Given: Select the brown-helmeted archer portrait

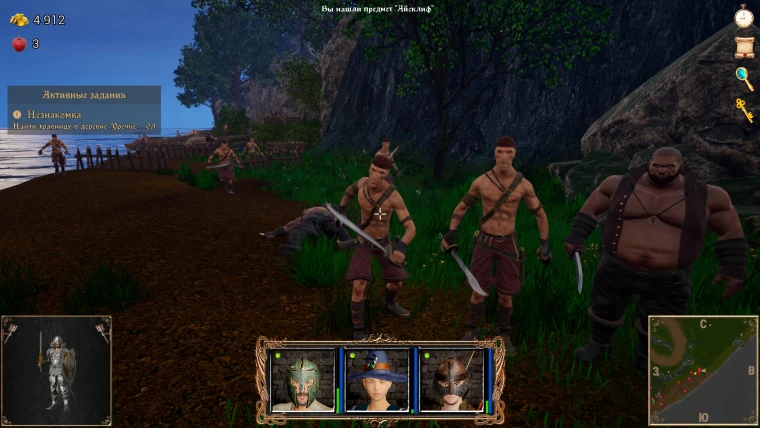Looking at the screenshot, I should [x=451, y=380].
